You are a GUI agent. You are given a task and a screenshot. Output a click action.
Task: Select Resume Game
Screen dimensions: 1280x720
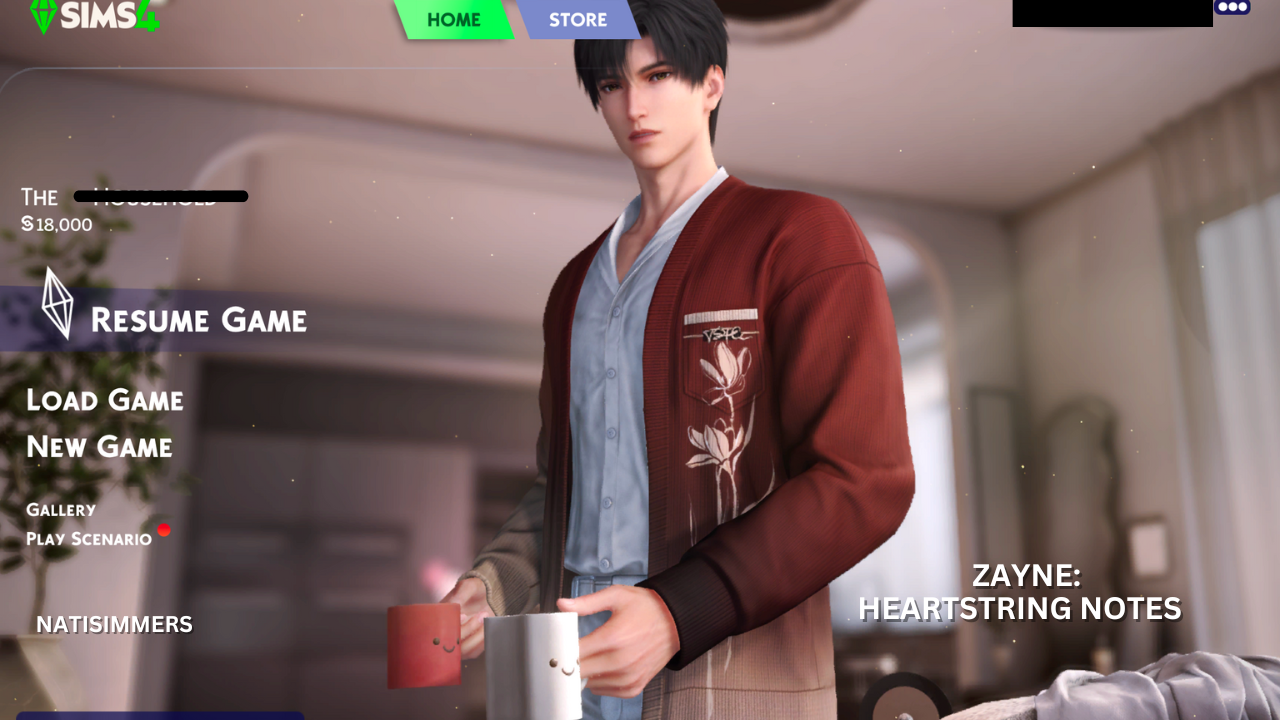pos(199,320)
